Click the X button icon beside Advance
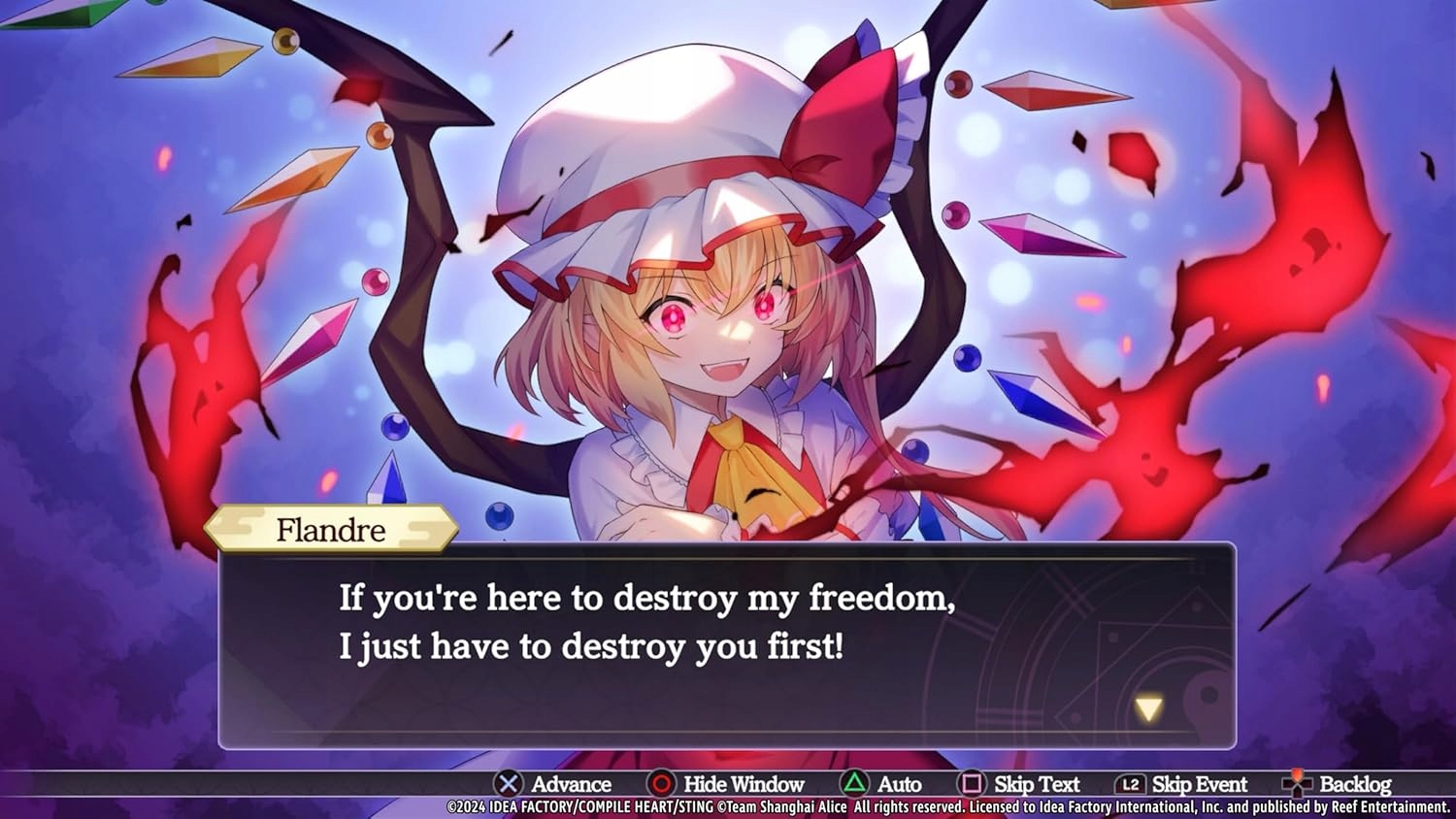Screen dimensions: 1456x819 coord(510,784)
